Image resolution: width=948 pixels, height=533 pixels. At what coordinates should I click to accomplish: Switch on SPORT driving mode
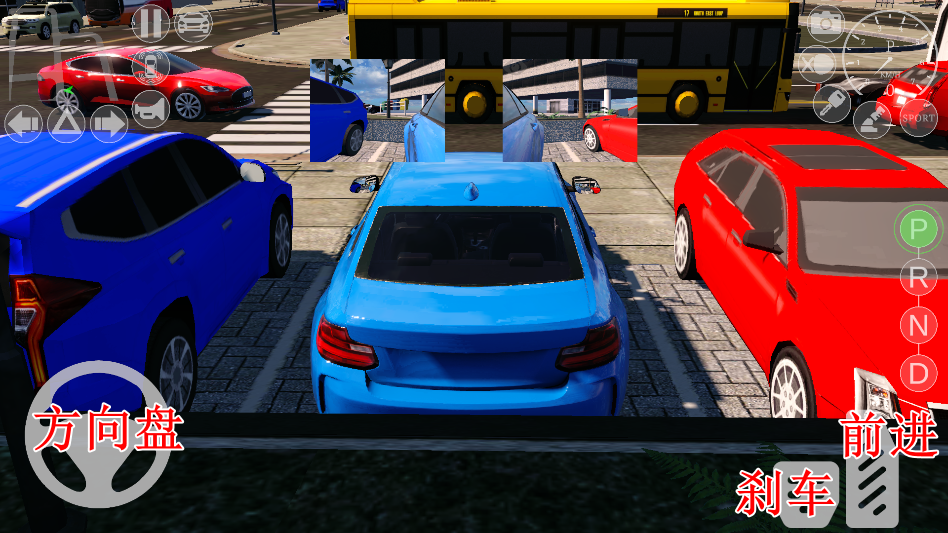pyautogui.click(x=918, y=118)
